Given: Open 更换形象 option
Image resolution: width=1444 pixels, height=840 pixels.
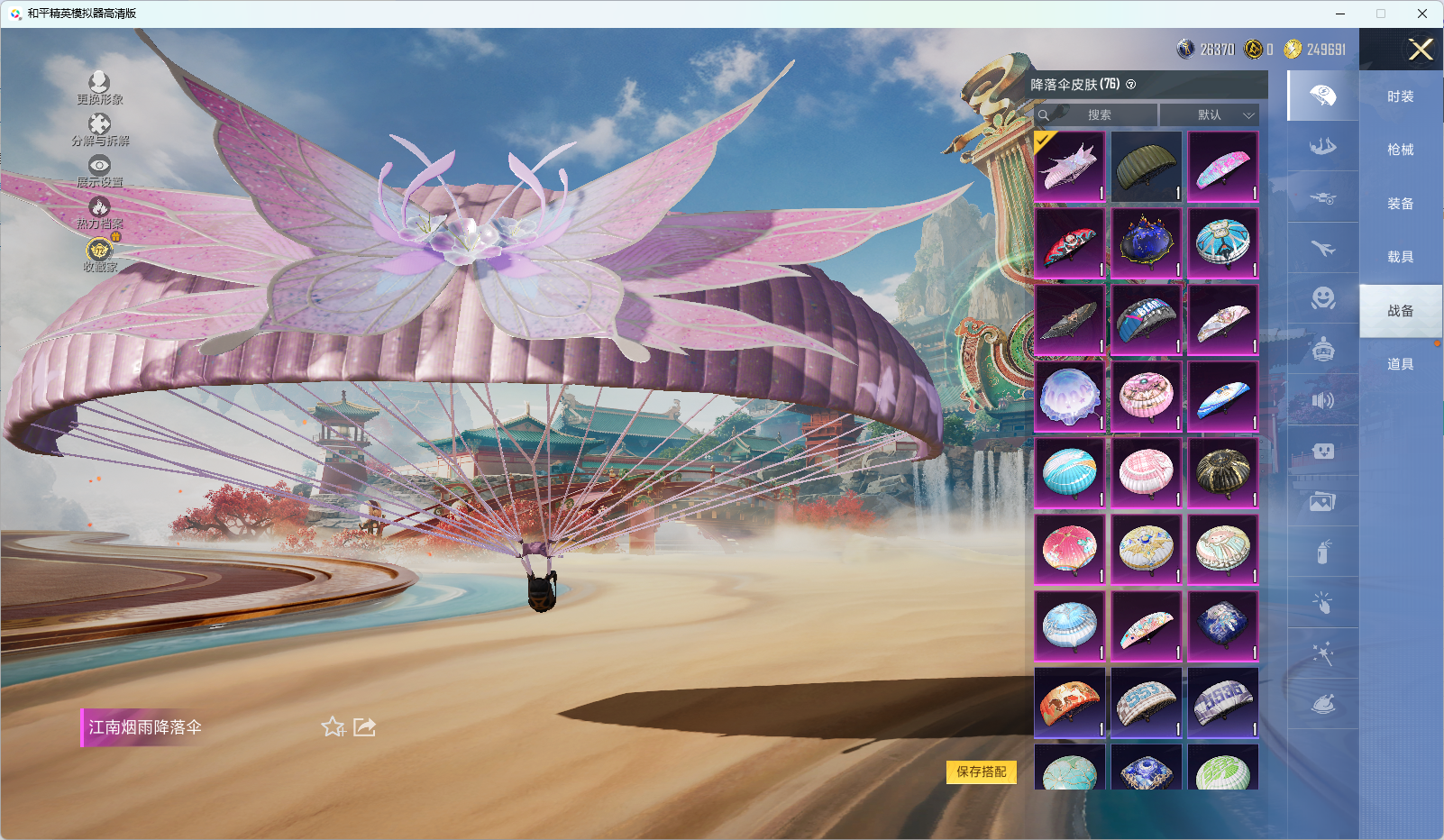Looking at the screenshot, I should tap(99, 87).
